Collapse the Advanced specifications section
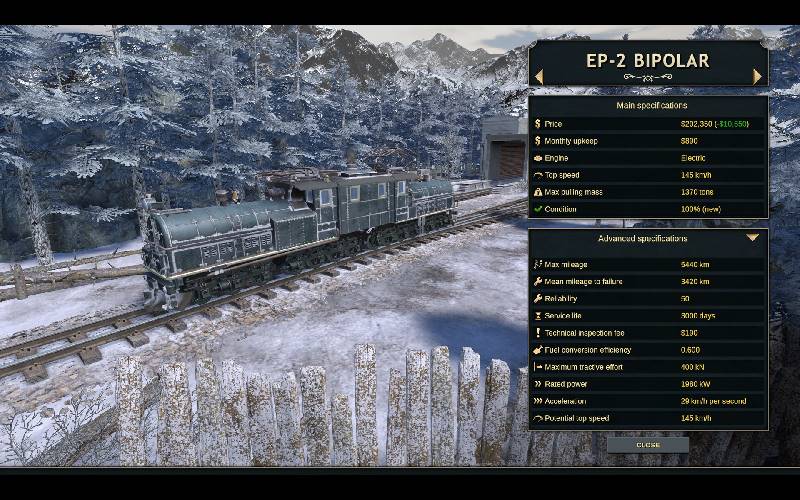Viewport: 800px width, 500px height. click(753, 238)
